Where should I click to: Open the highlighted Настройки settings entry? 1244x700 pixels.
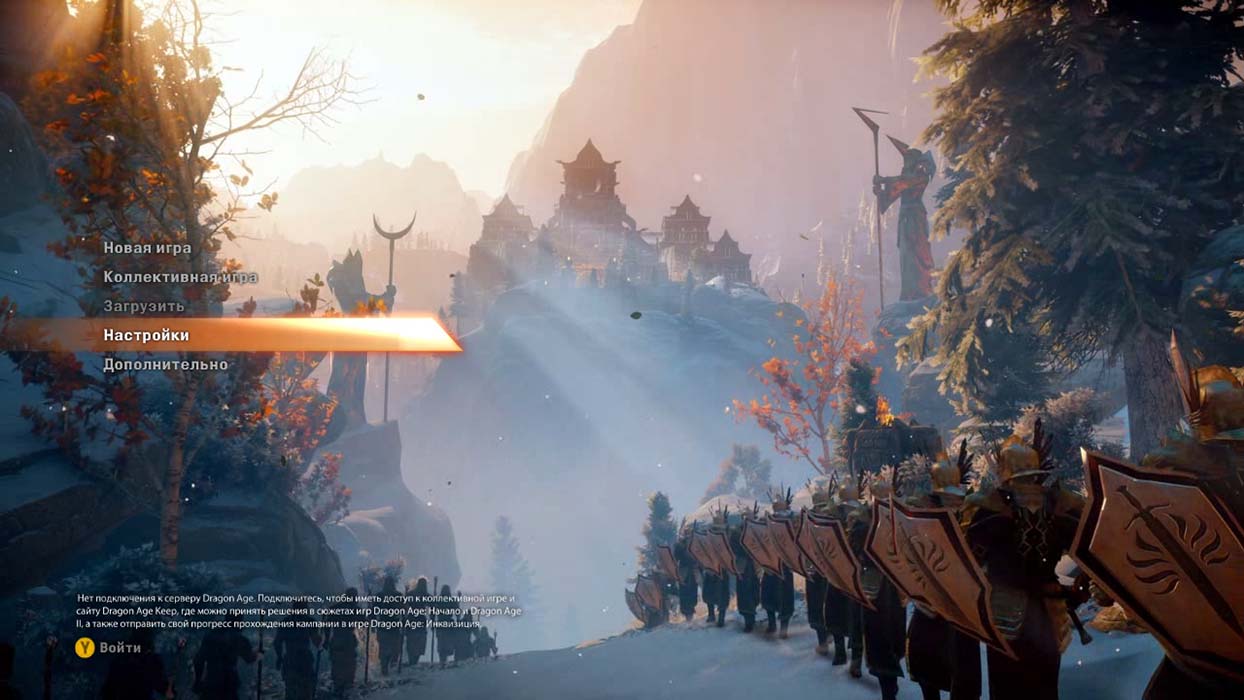coord(146,335)
